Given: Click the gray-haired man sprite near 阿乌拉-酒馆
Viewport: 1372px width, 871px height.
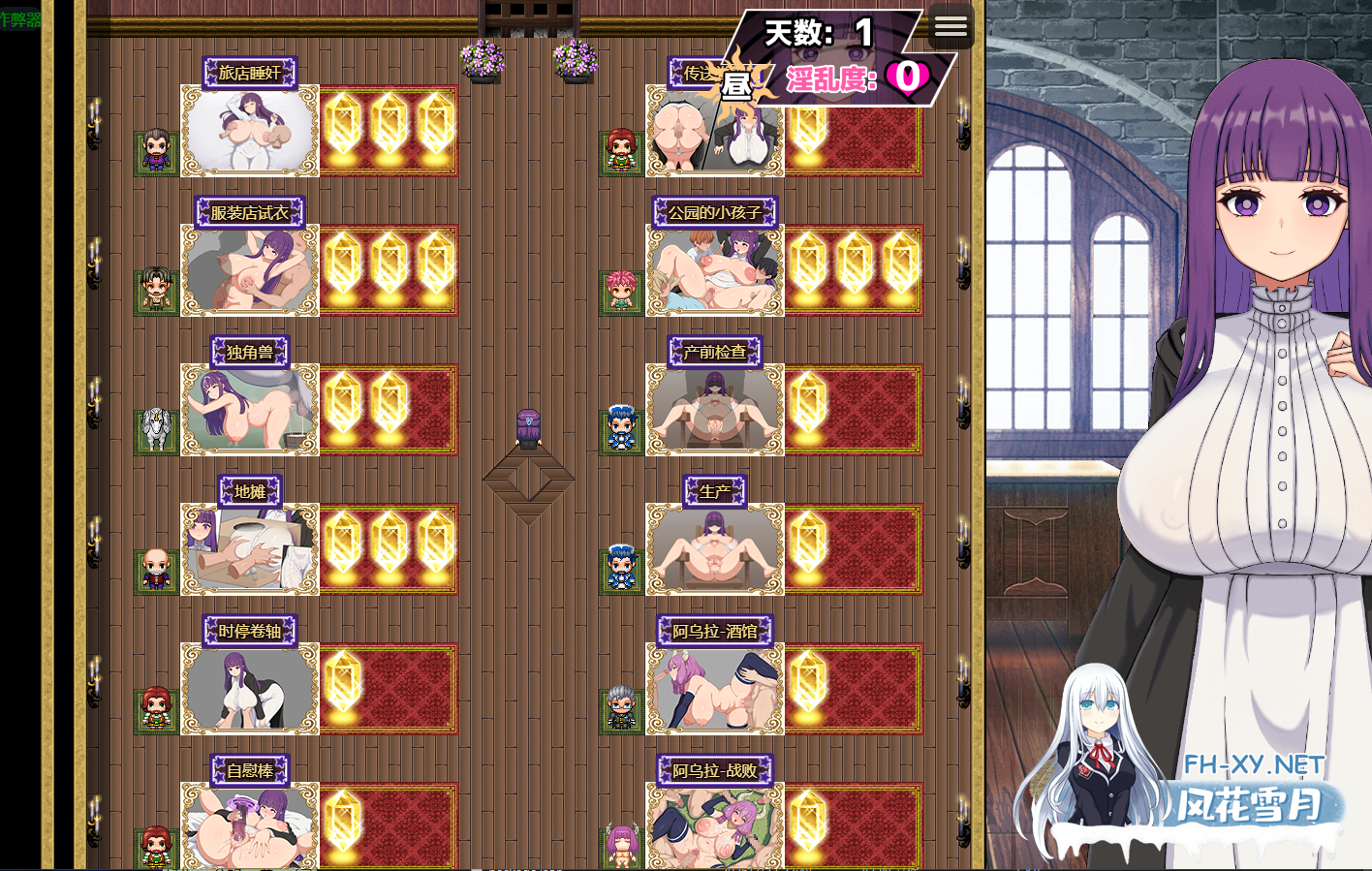Looking at the screenshot, I should 621,705.
